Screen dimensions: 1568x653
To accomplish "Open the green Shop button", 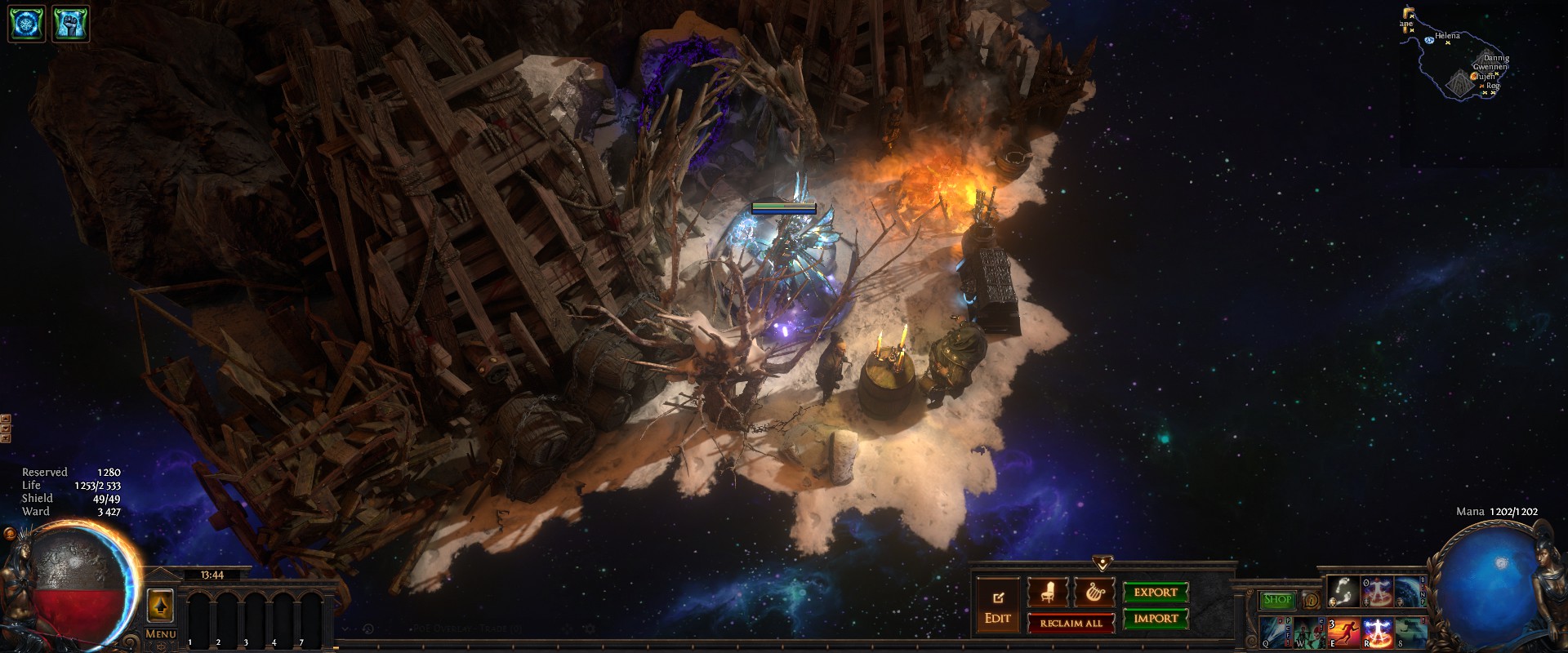I will (1277, 600).
